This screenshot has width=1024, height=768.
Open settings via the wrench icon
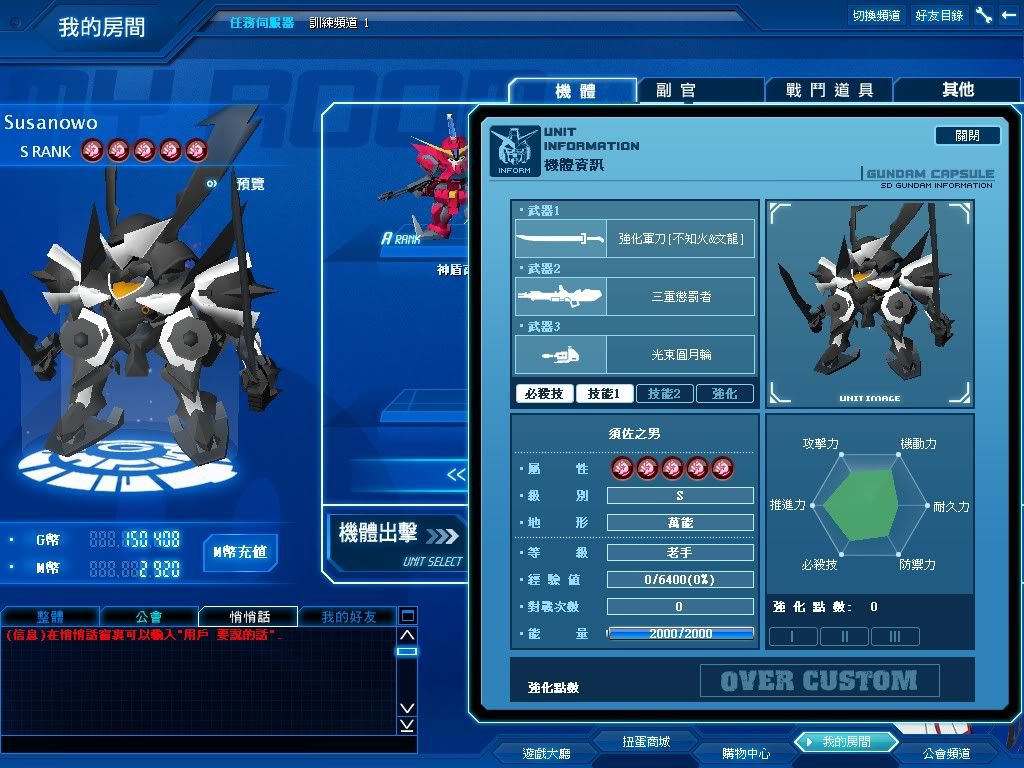point(984,15)
